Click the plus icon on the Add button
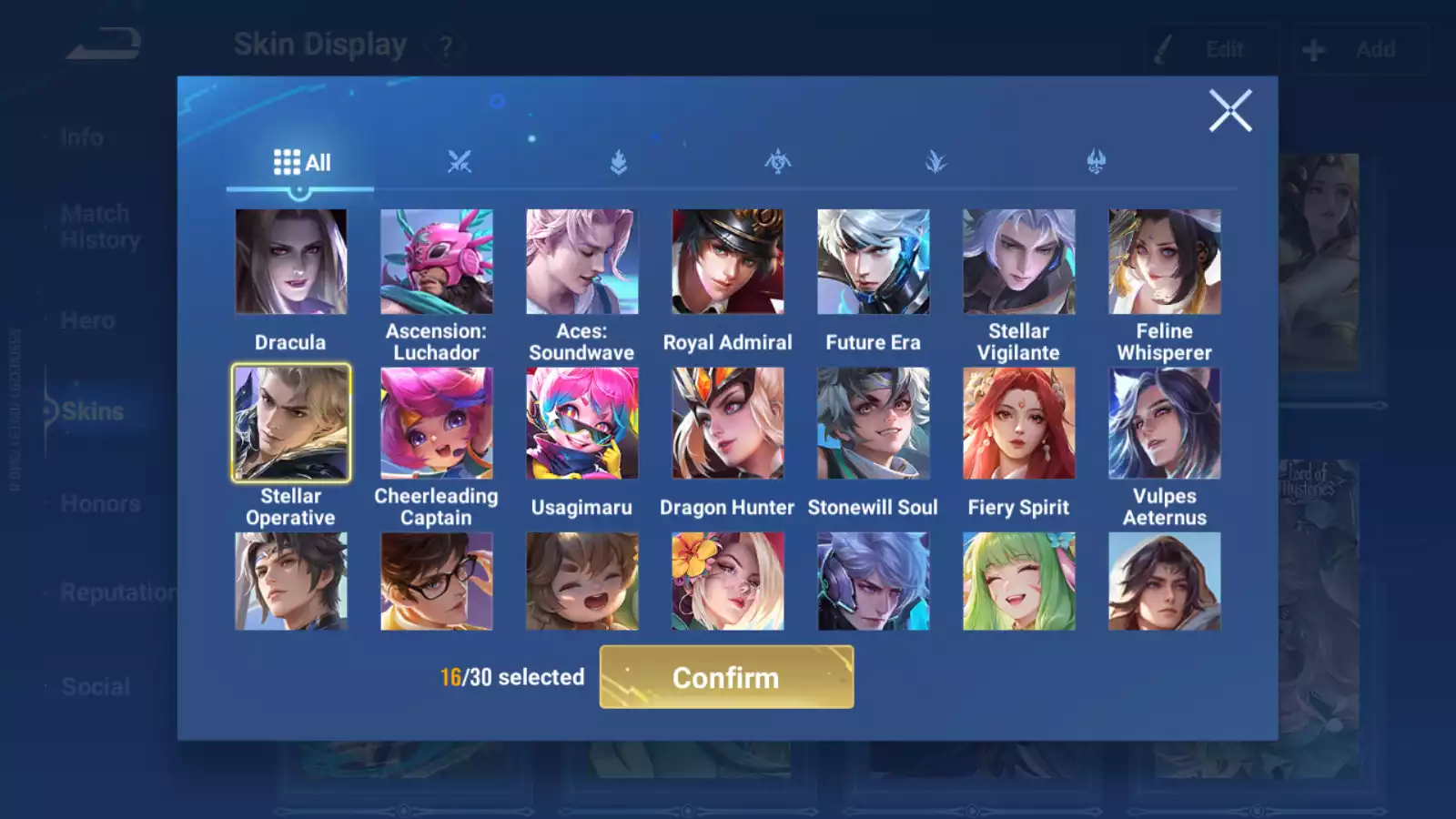Image resolution: width=1456 pixels, height=819 pixels. (1313, 49)
